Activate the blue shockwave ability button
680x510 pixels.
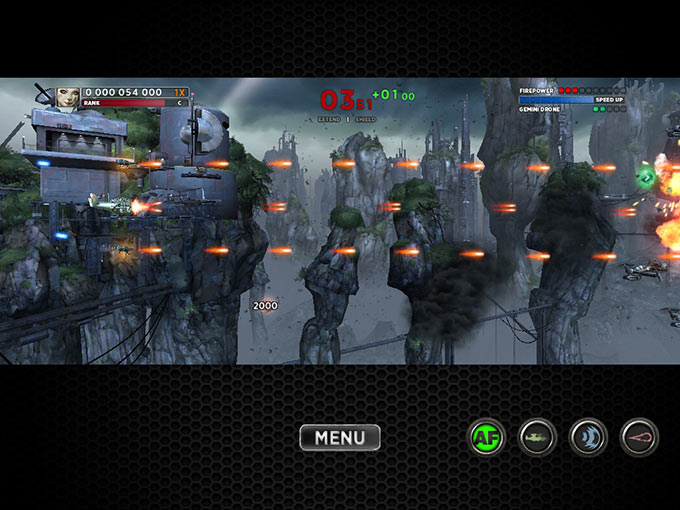(x=588, y=437)
